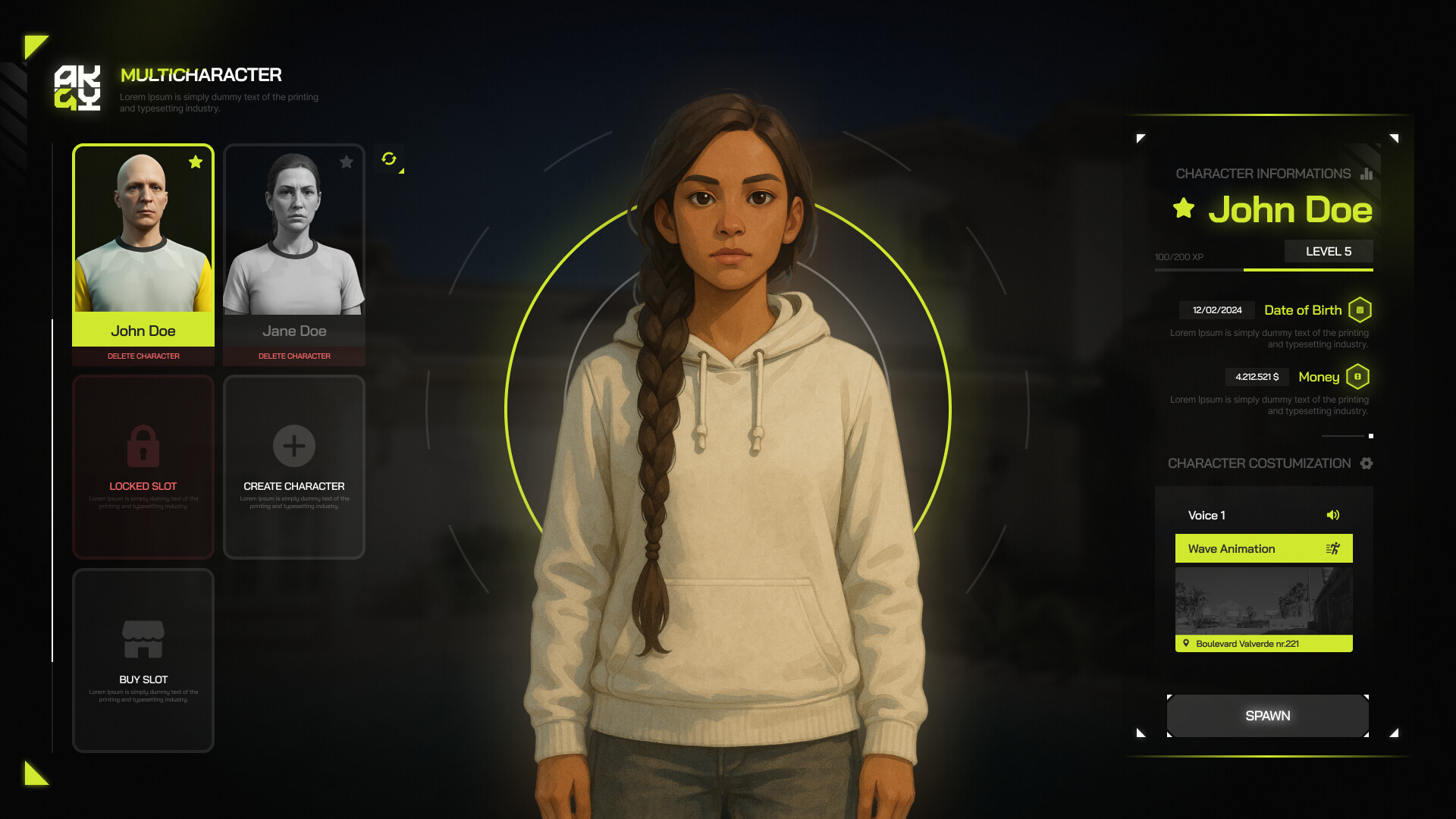1456x819 pixels.
Task: Open the Create Character slot
Action: (294, 466)
